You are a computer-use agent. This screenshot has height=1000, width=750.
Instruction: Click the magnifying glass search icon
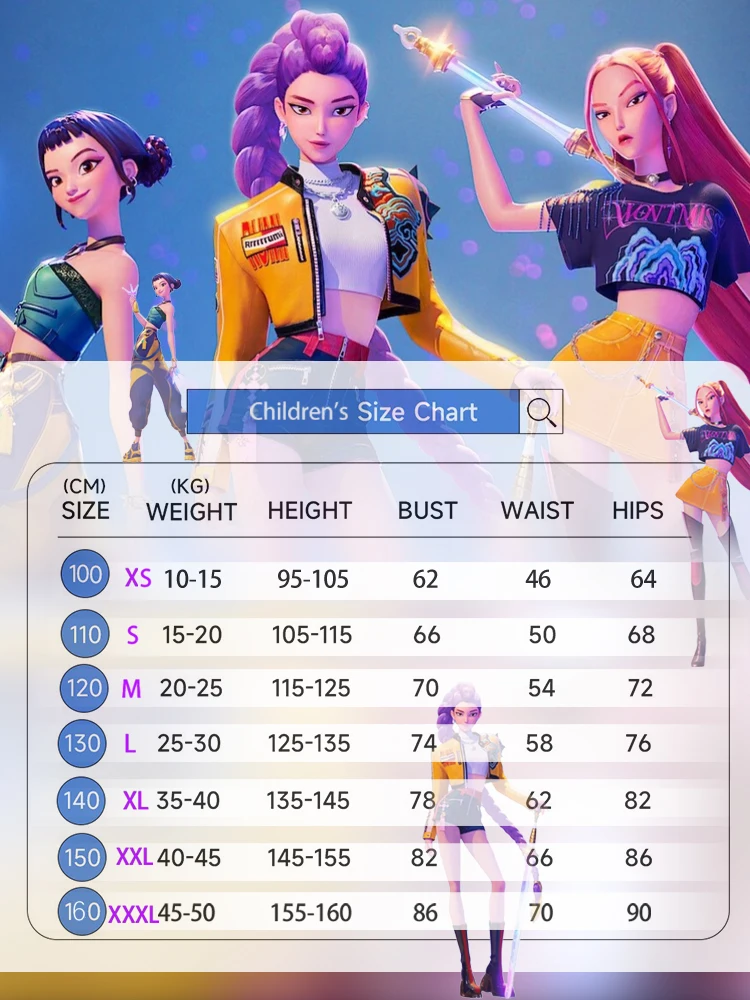point(541,411)
